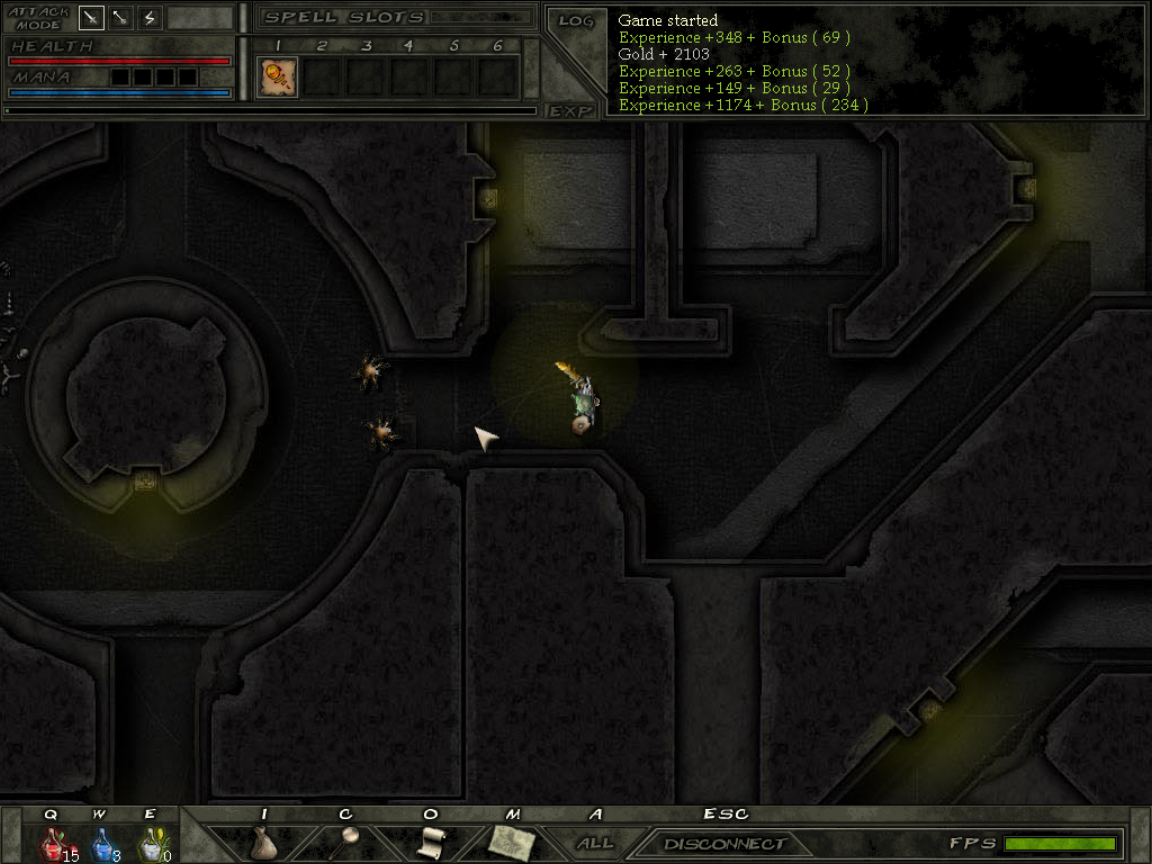The width and height of the screenshot is (1152, 864).
Task: Select the sword melee attack mode
Action: click(x=92, y=17)
